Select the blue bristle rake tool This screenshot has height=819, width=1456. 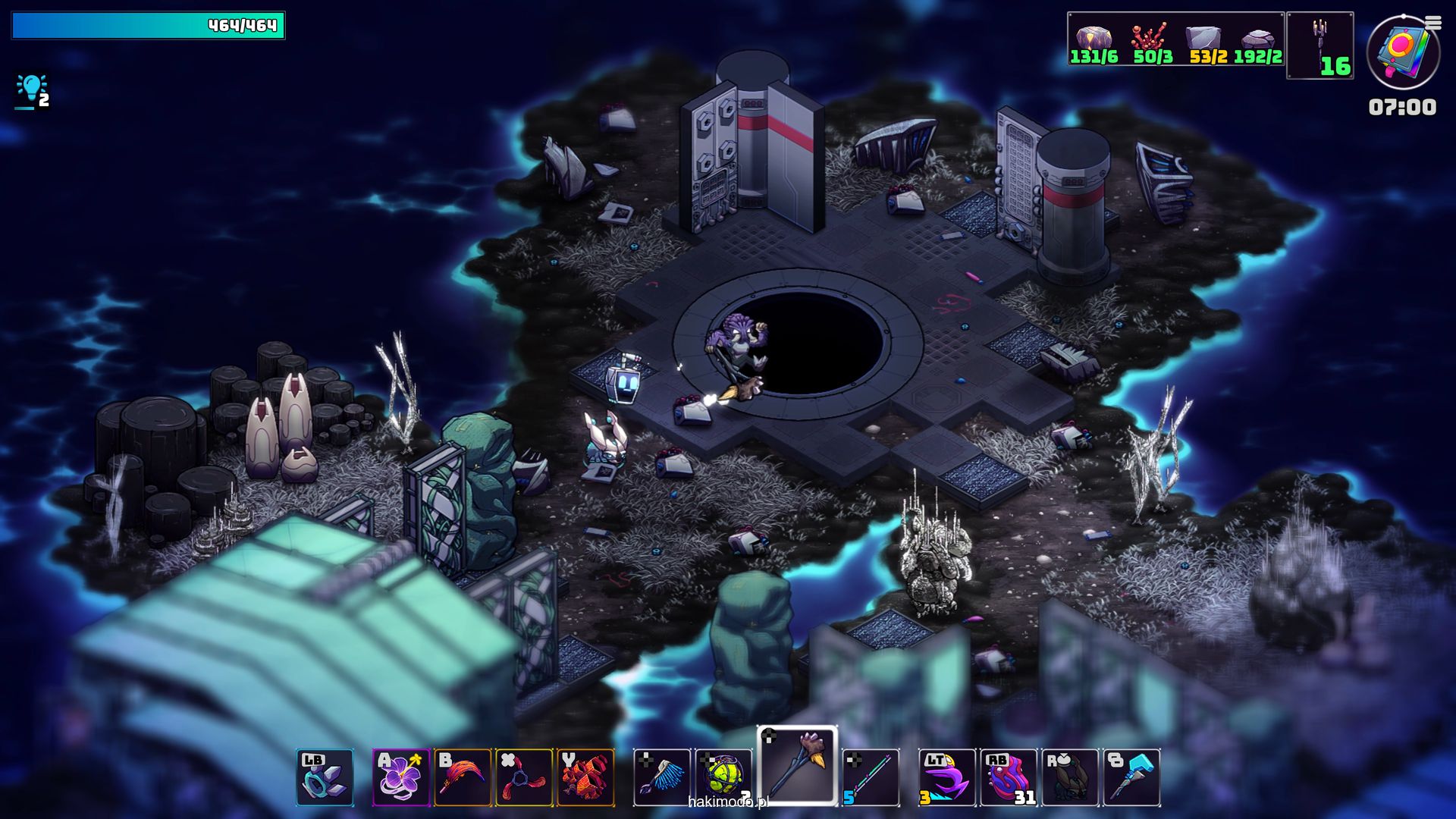tap(662, 777)
